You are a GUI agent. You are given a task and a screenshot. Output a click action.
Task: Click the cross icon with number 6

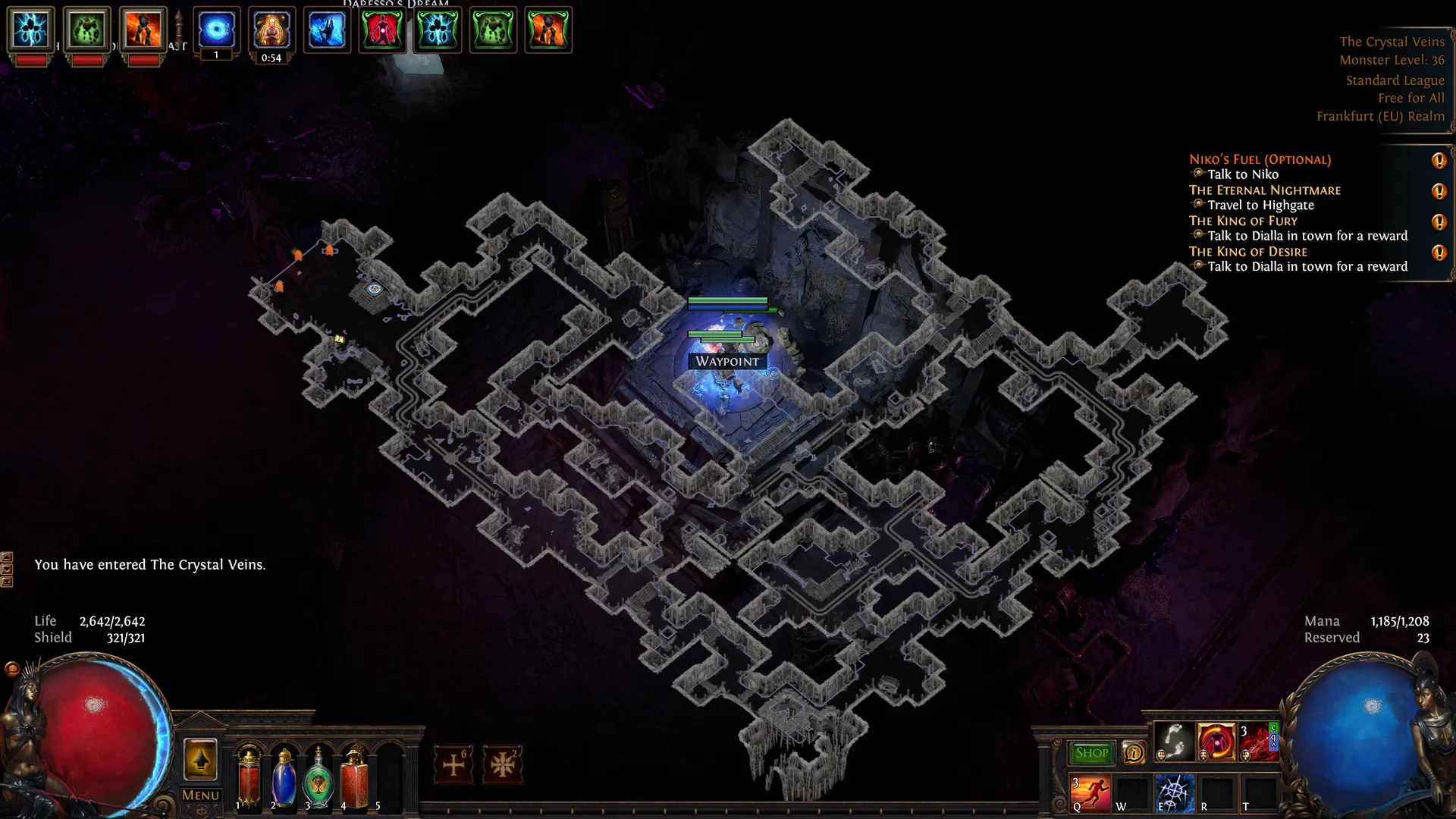(x=453, y=764)
